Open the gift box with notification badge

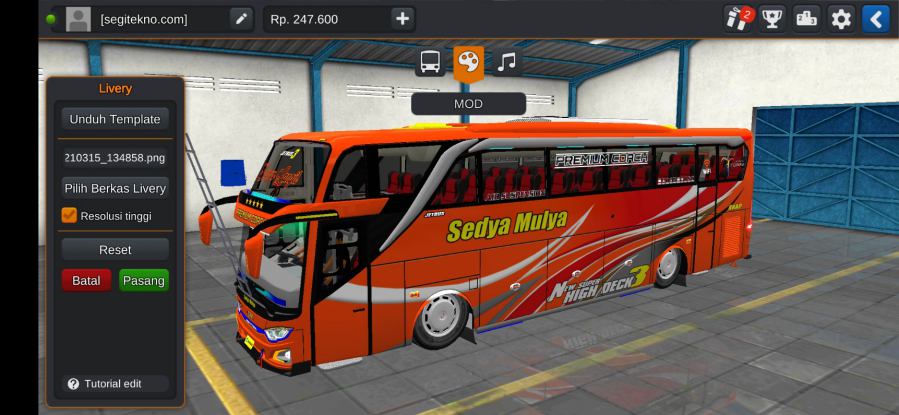[x=738, y=18]
